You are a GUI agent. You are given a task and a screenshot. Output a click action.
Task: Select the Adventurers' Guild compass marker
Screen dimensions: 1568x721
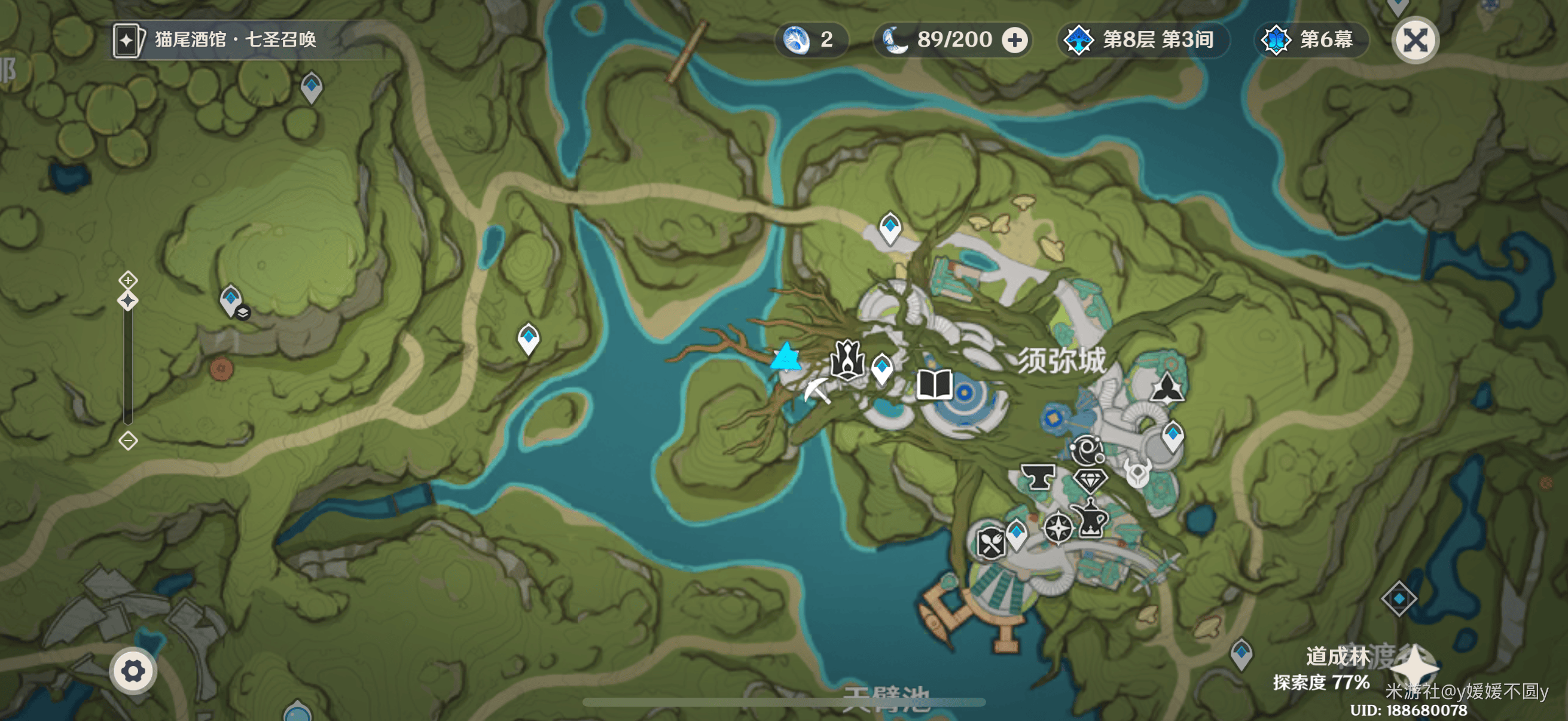point(1058,527)
